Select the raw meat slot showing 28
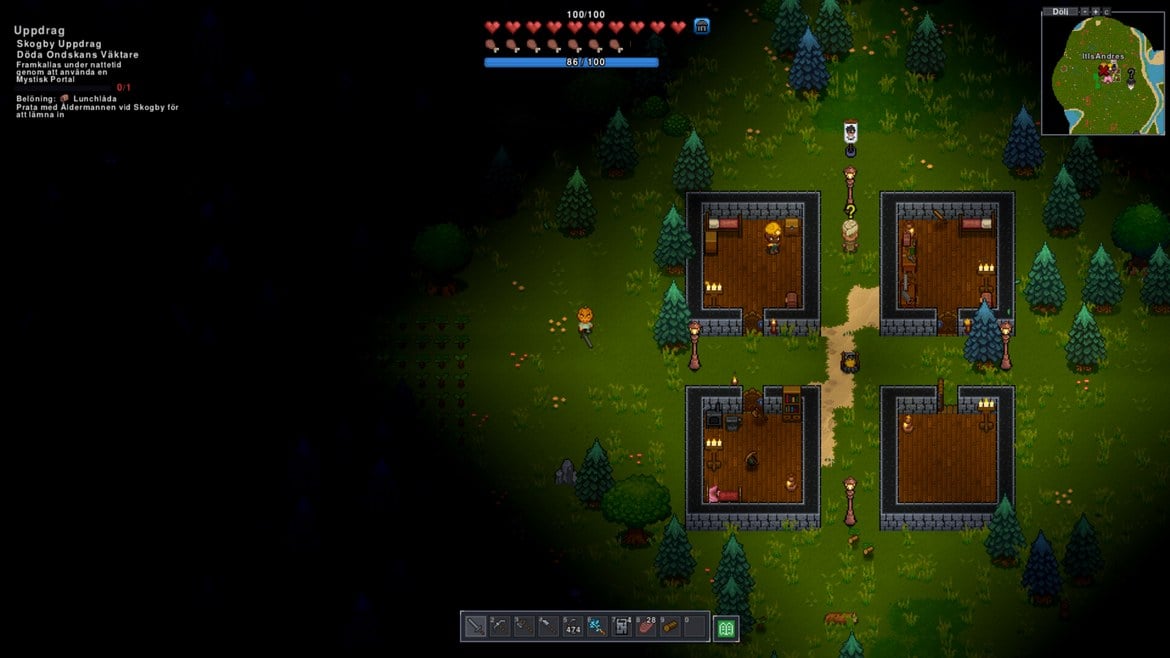The image size is (1170, 658). point(646,627)
